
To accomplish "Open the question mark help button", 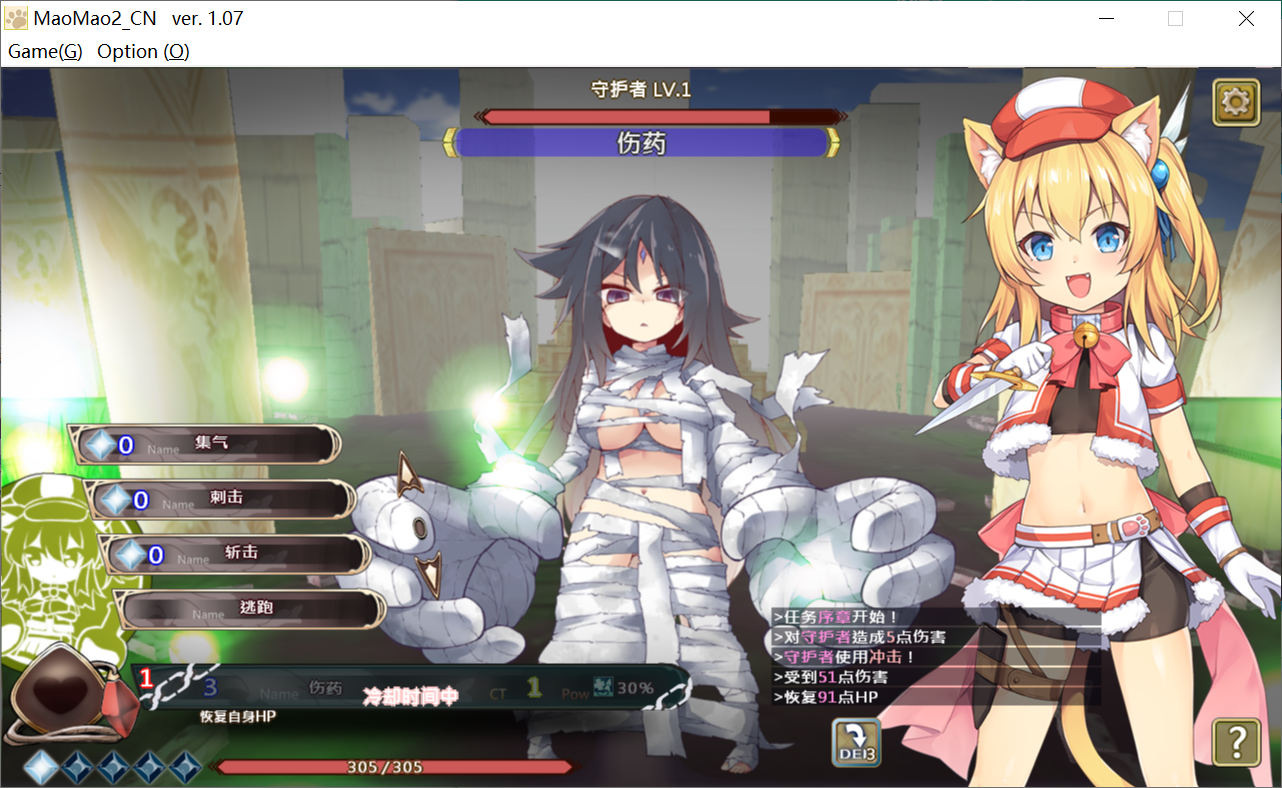I will 1236,741.
